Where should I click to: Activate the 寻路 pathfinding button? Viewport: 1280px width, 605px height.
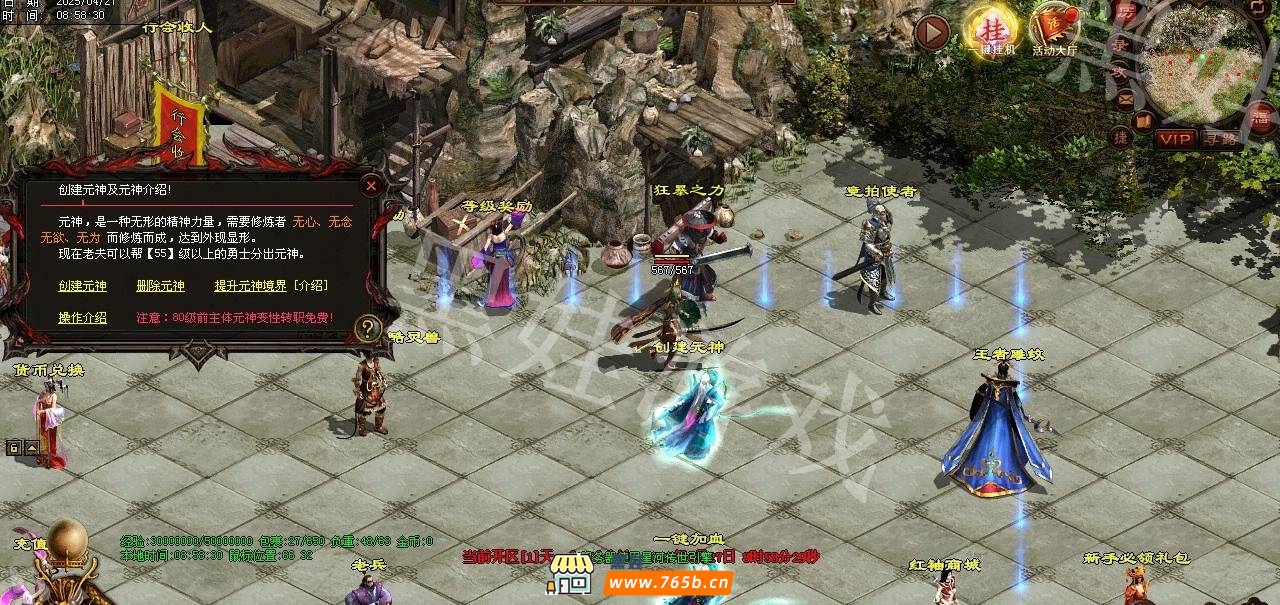tap(1219, 139)
